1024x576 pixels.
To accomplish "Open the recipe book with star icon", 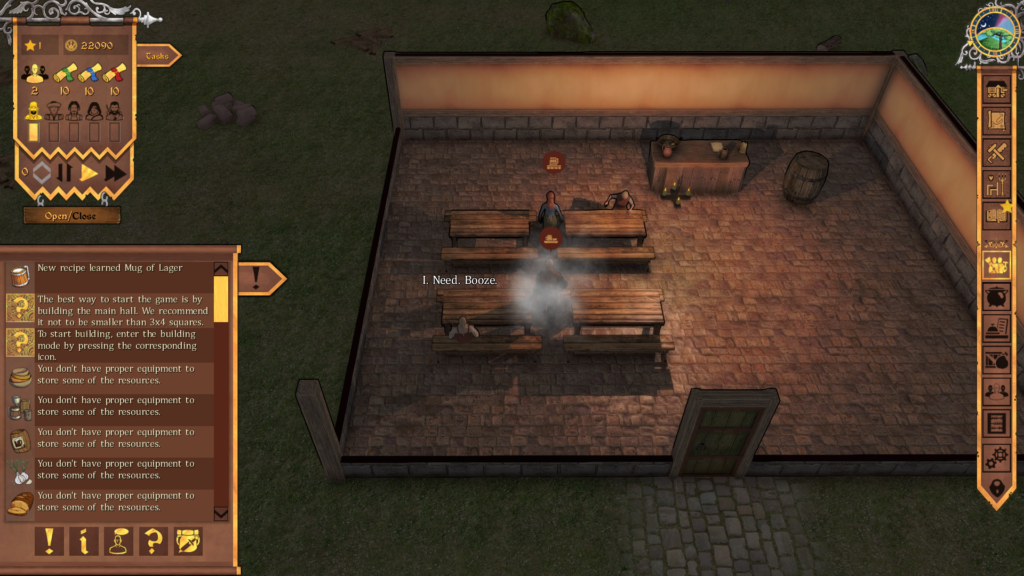I will pos(997,213).
